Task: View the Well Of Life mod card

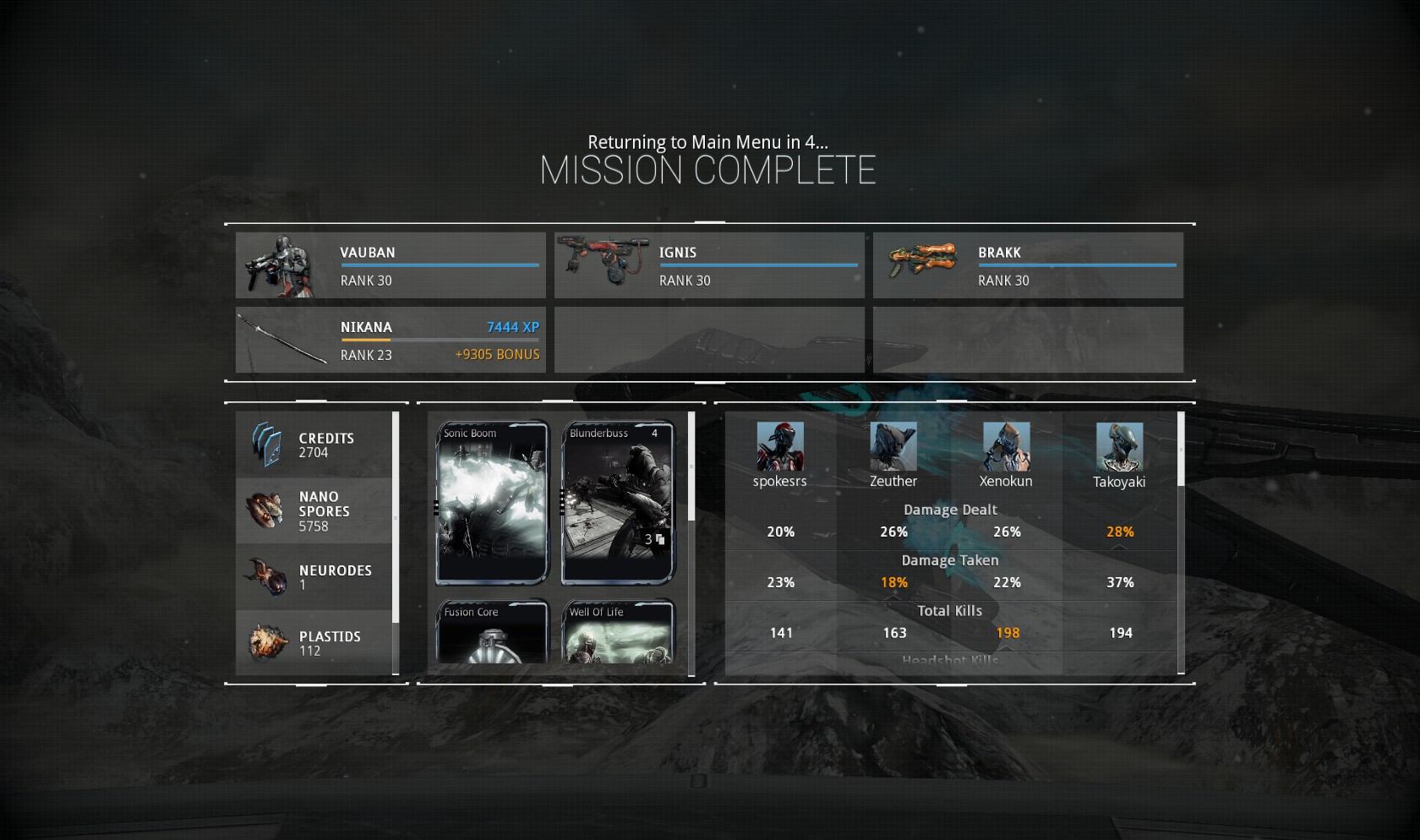Action: pyautogui.click(x=618, y=632)
